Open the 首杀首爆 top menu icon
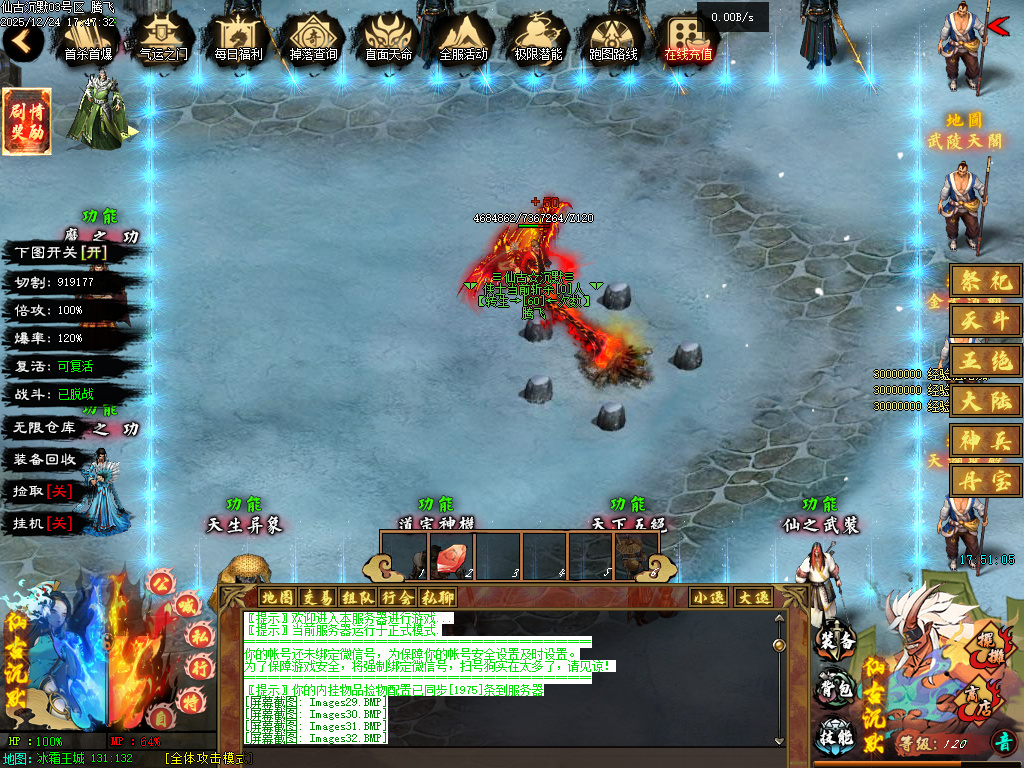Viewport: 1024px width, 768px height. [x=88, y=40]
